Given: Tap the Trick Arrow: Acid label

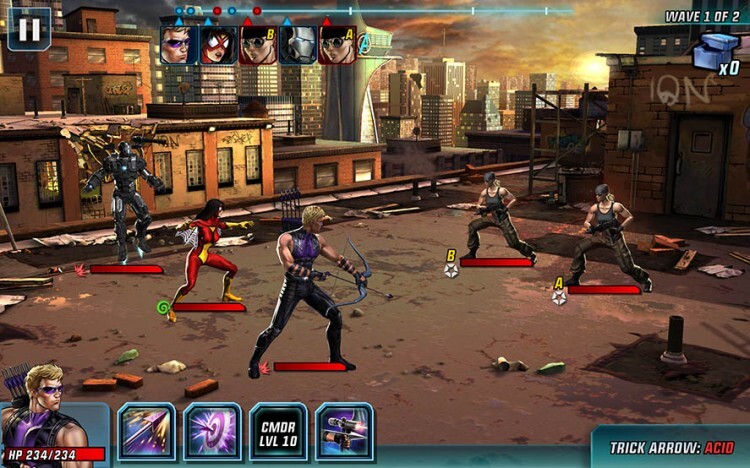Looking at the screenshot, I should point(673,448).
